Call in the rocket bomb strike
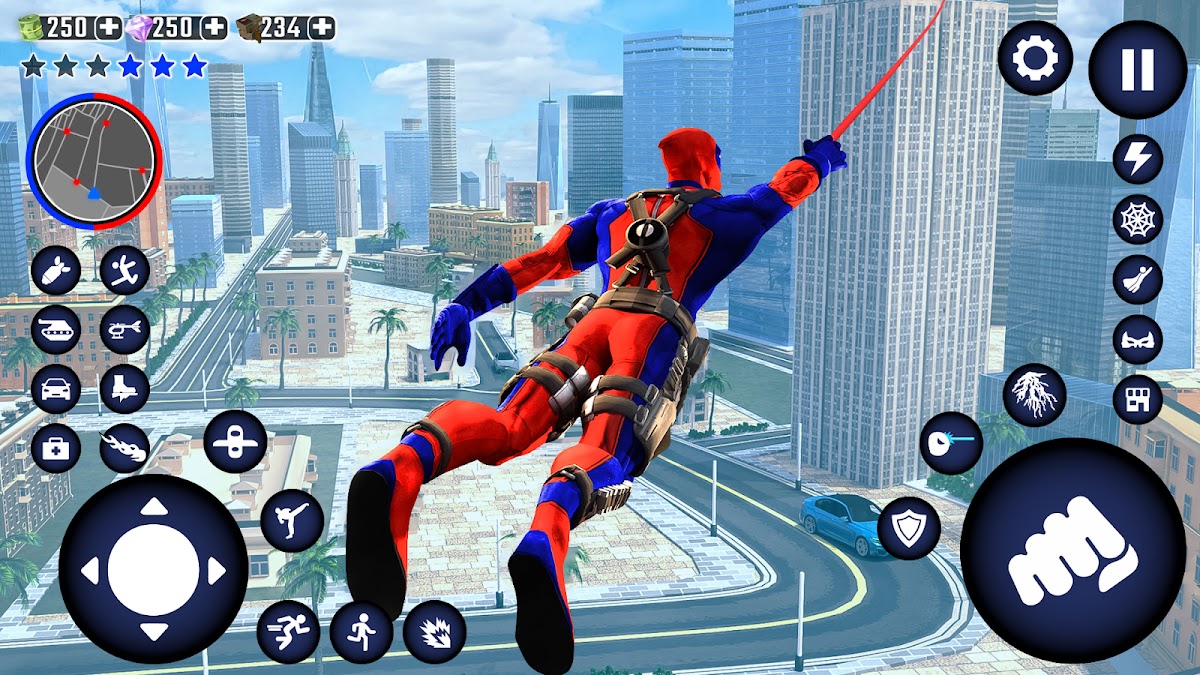The width and height of the screenshot is (1200, 675). (x=56, y=270)
